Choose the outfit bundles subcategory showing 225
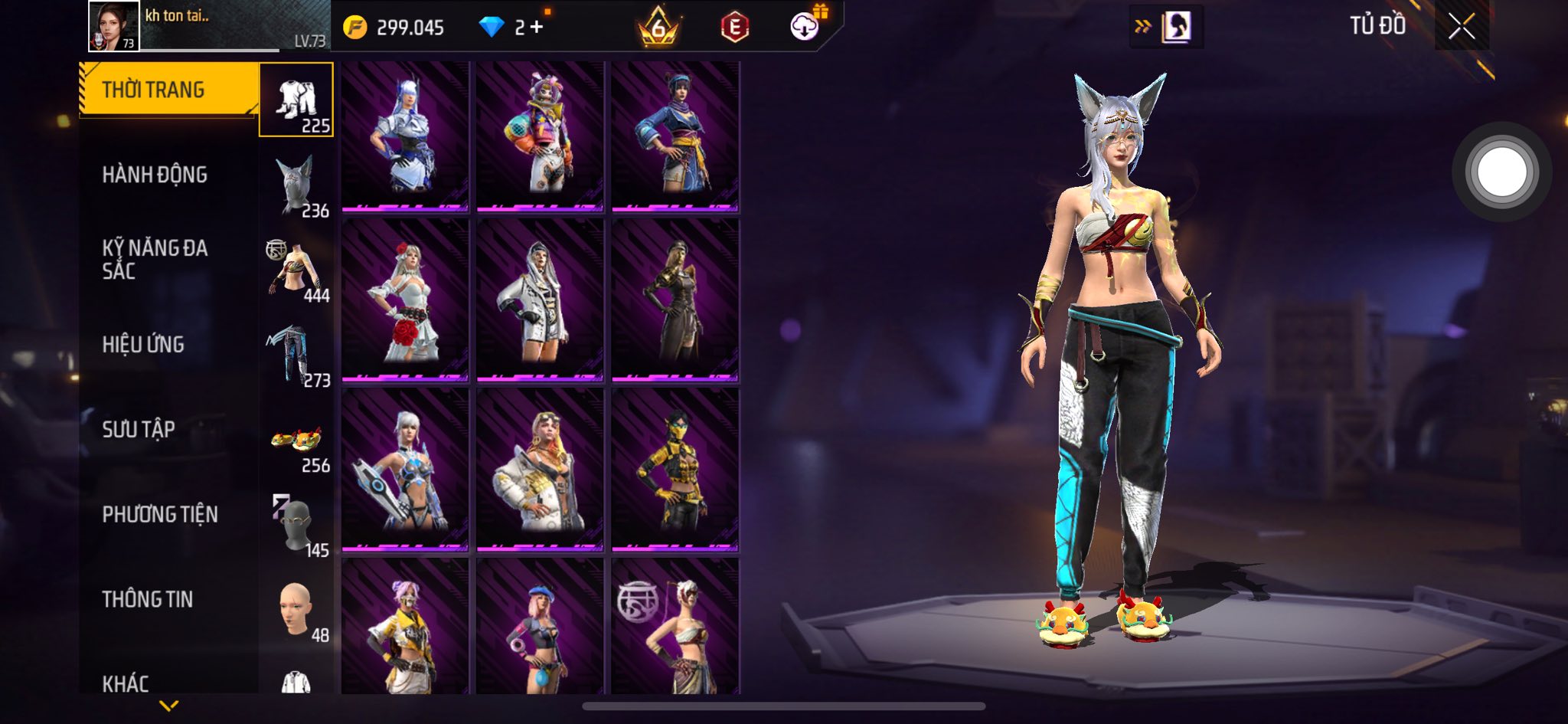This screenshot has height=724, width=1568. (296, 100)
